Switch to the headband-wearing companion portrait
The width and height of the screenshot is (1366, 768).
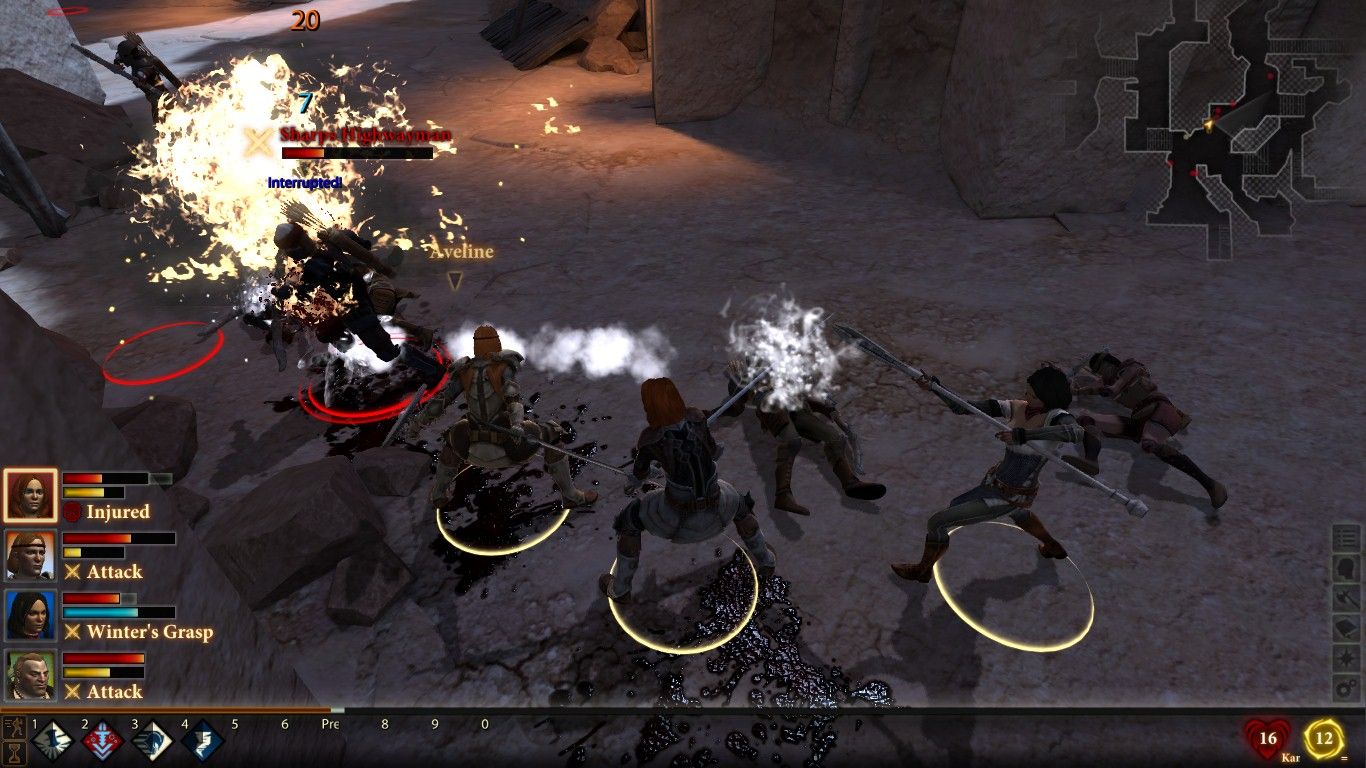pyautogui.click(x=30, y=555)
